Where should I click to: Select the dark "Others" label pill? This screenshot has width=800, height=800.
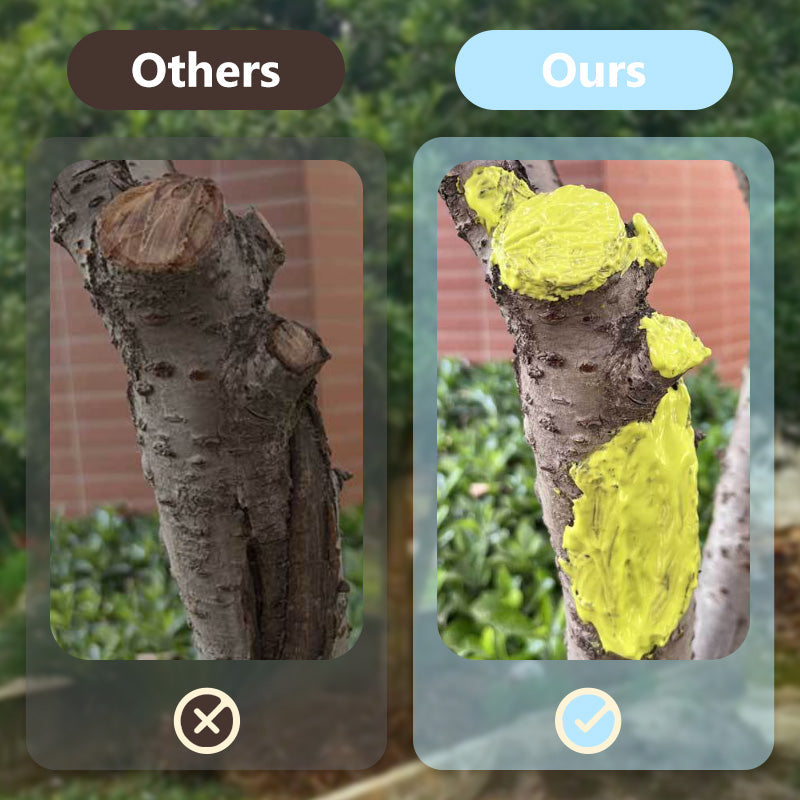click(206, 70)
